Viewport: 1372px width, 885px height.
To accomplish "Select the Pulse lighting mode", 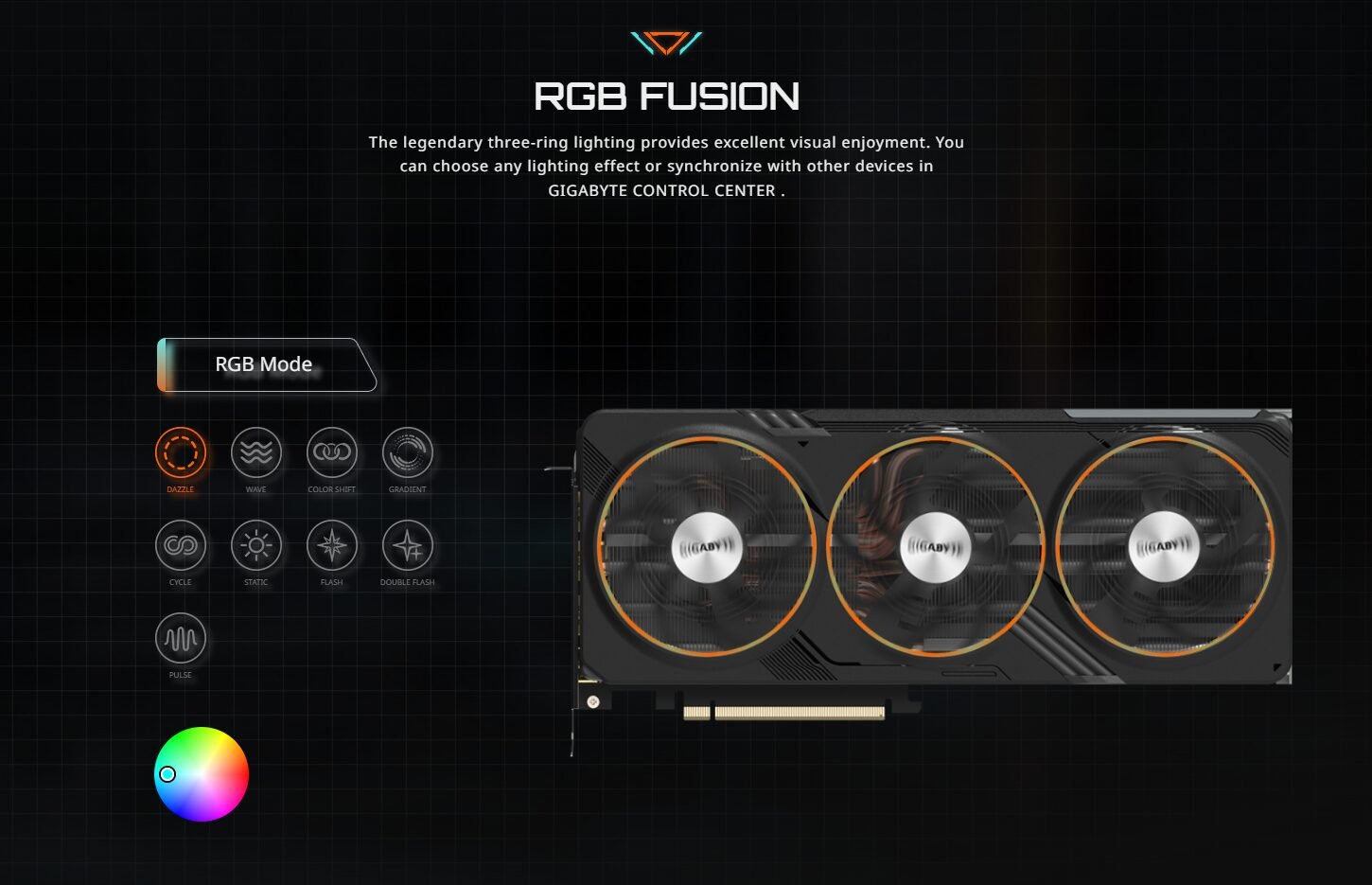I will click(181, 638).
